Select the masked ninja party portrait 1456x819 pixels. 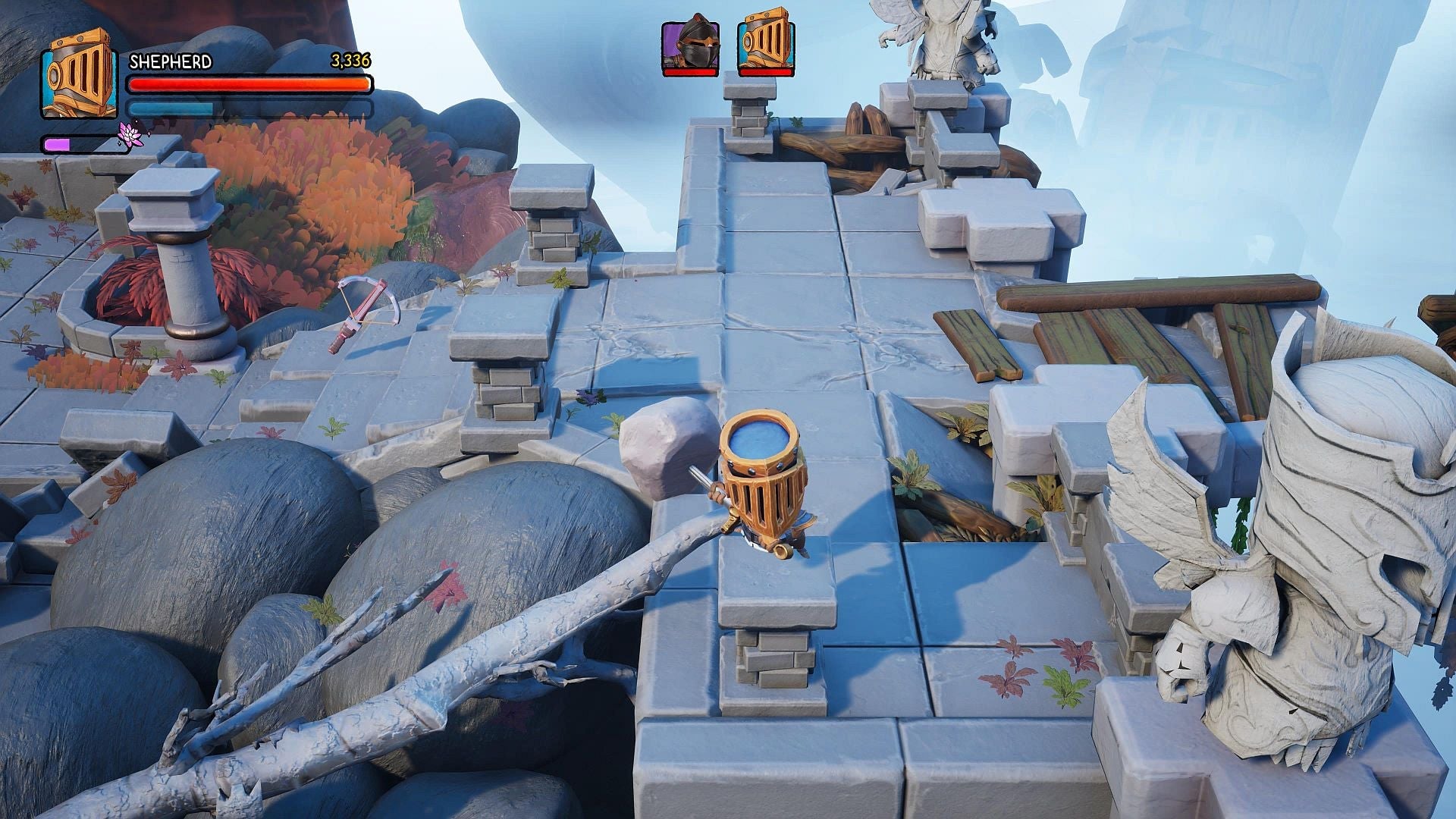(x=690, y=47)
